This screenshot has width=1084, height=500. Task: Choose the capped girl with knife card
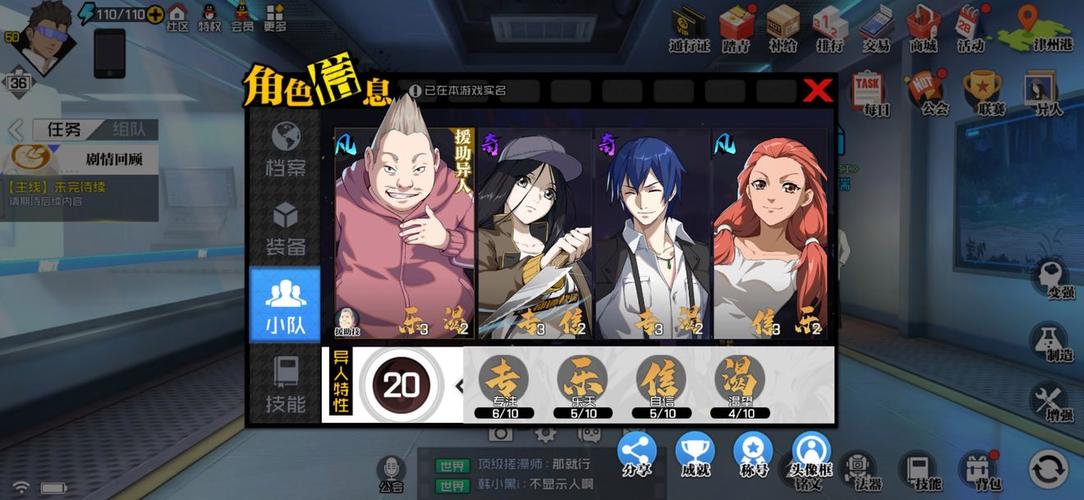[x=535, y=232]
